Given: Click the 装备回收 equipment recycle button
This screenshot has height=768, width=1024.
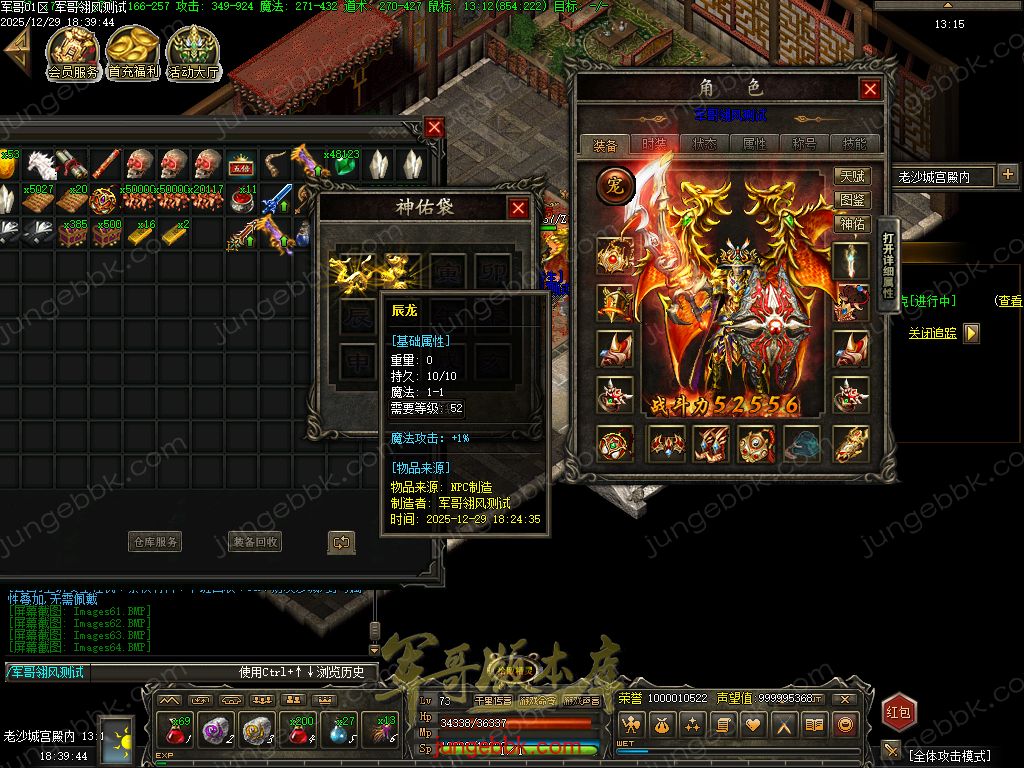Looking at the screenshot, I should 255,542.
